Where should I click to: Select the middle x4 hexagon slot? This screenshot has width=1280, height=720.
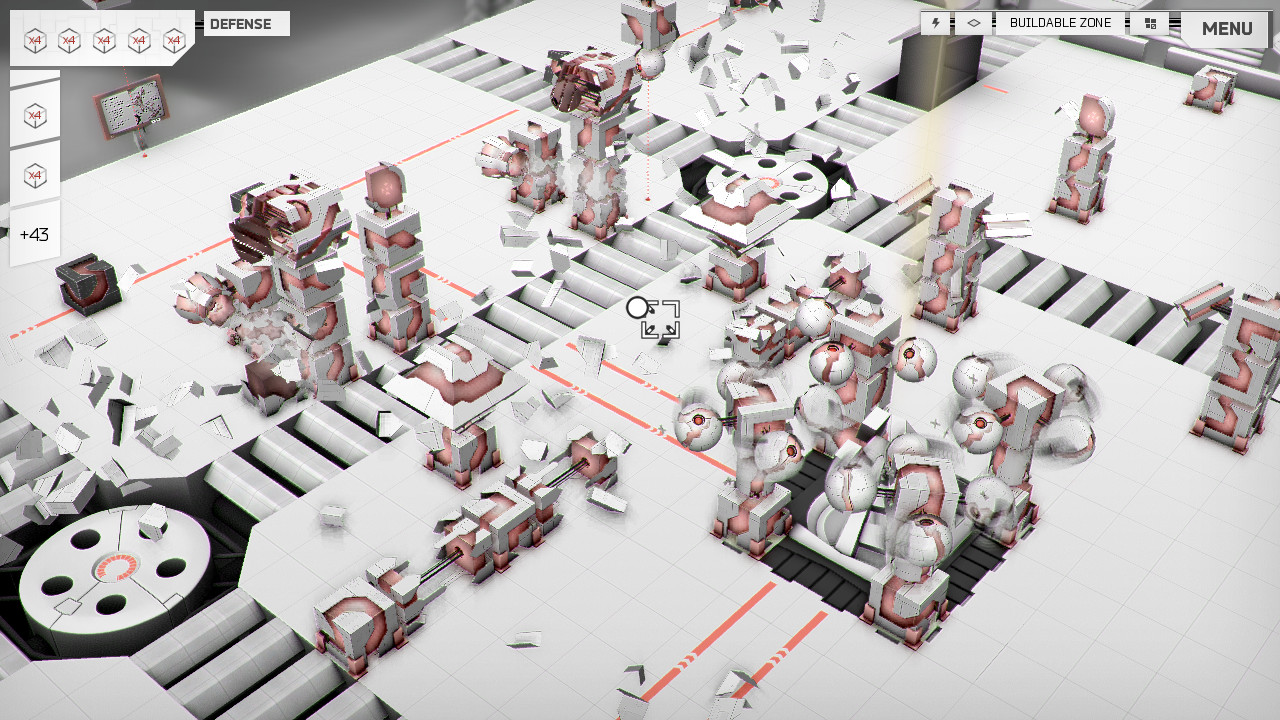click(105, 38)
